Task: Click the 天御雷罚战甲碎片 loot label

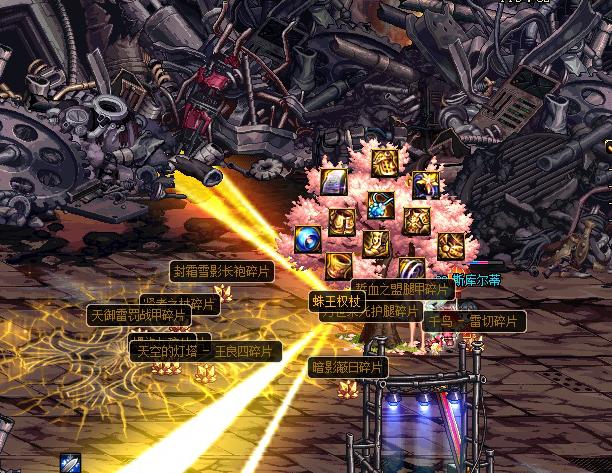Action: (139, 315)
